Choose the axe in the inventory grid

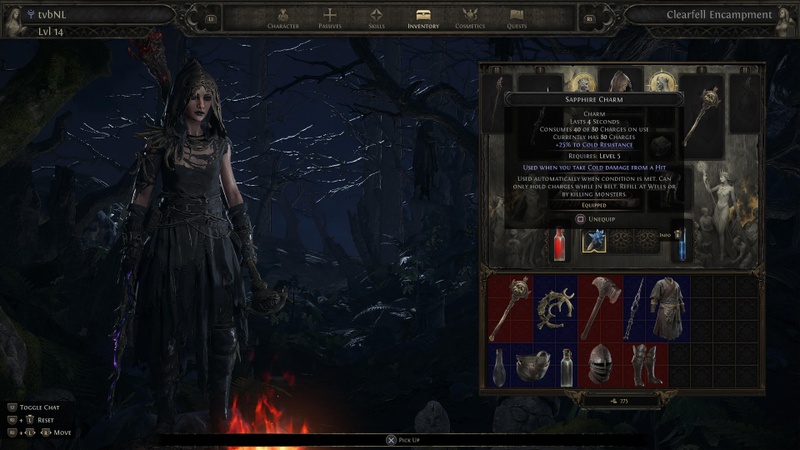point(600,305)
